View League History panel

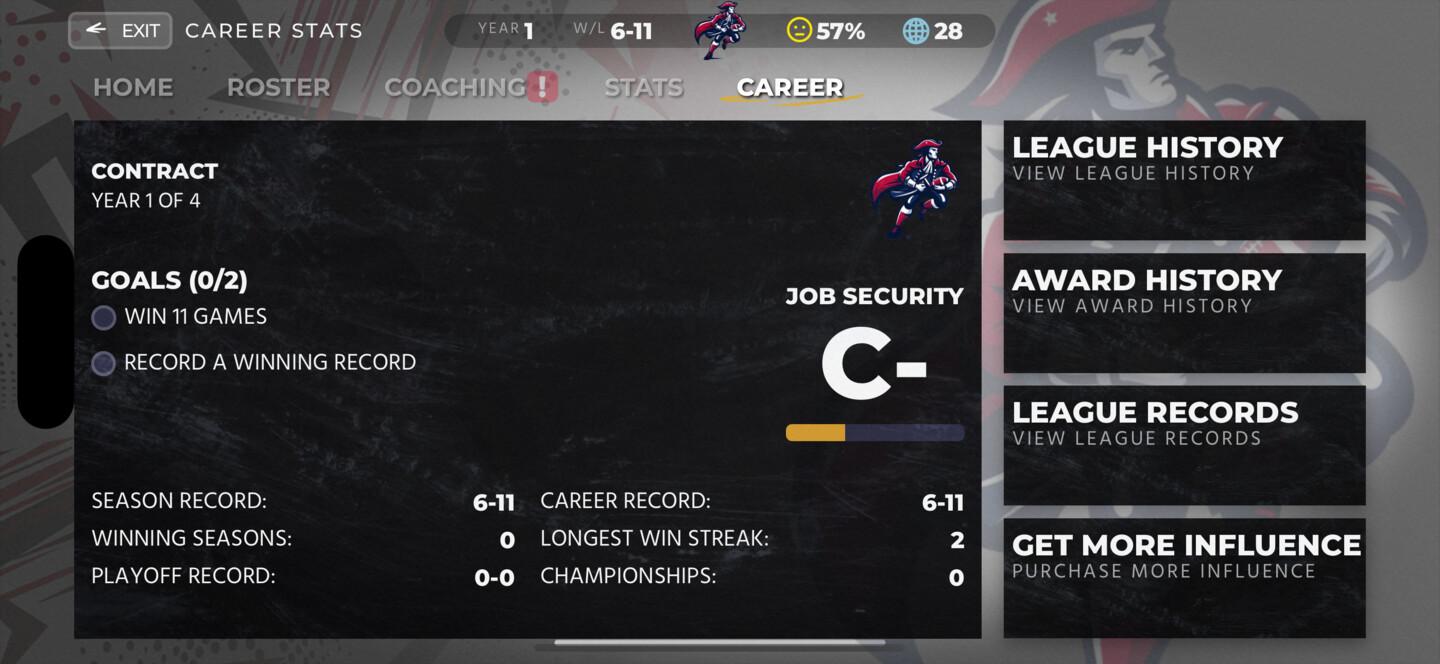1184,180
